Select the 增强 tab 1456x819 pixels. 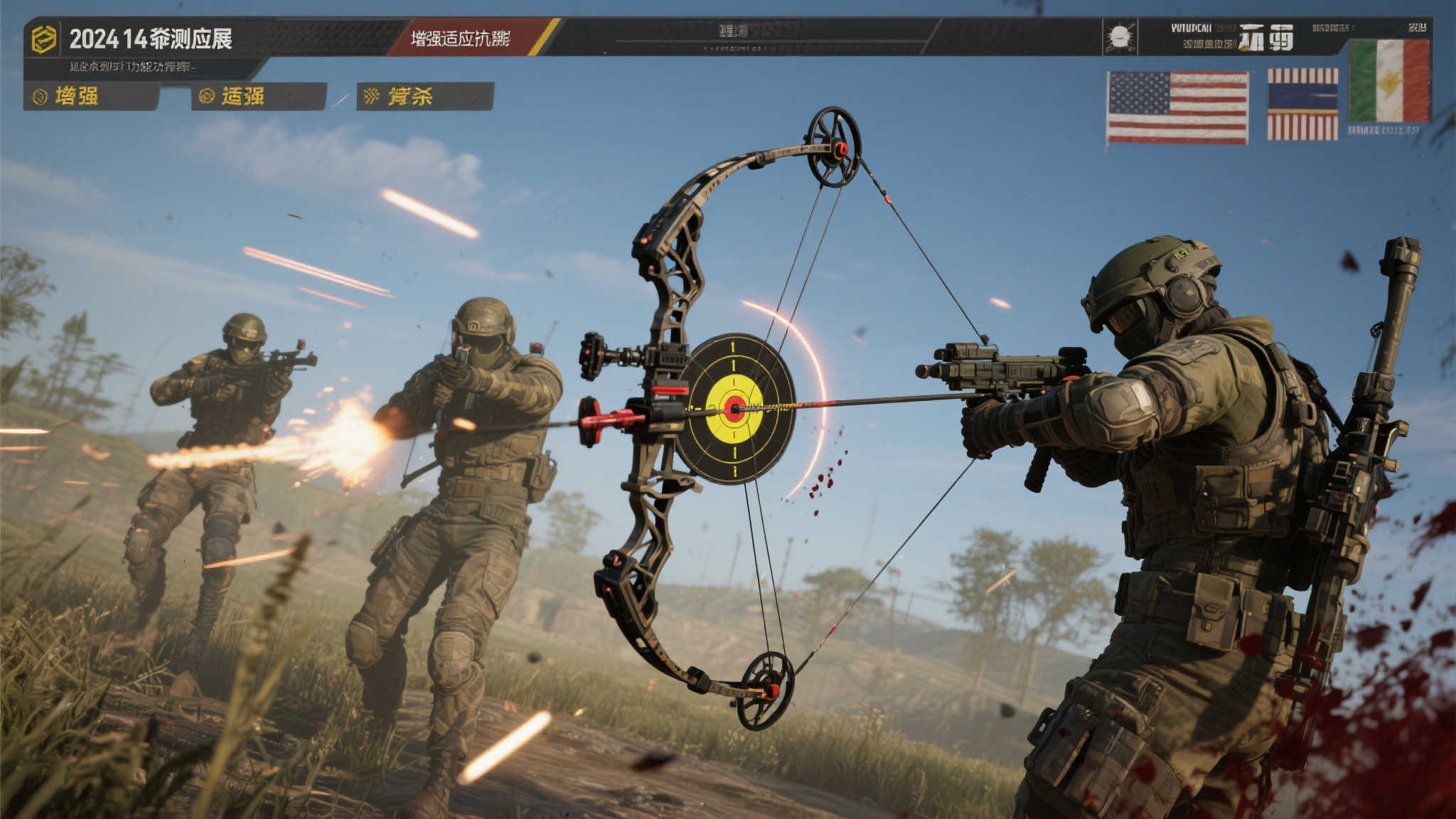point(90,96)
